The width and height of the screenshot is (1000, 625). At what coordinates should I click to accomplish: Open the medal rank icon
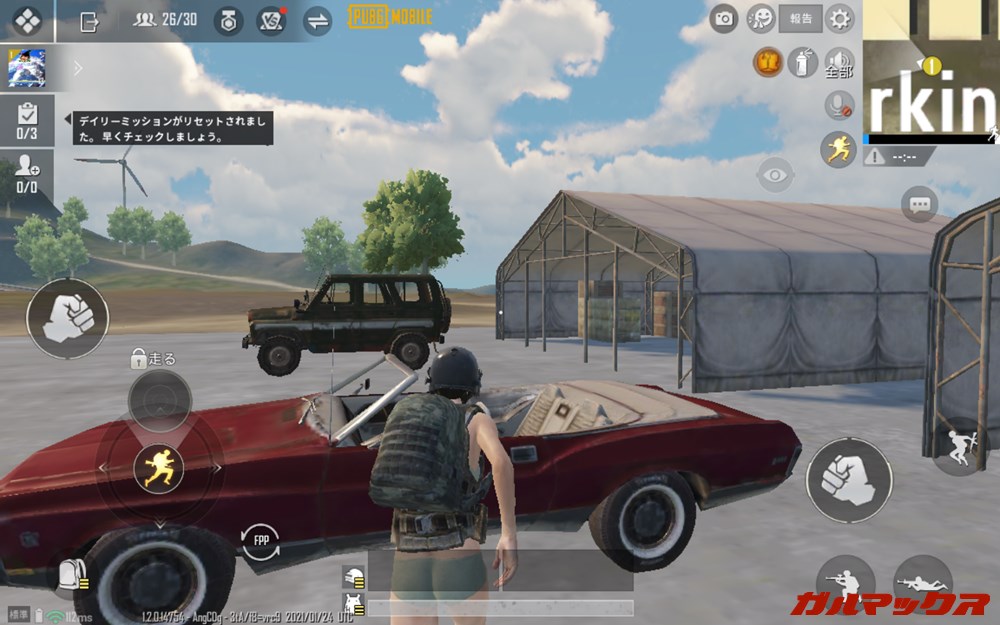click(x=229, y=21)
